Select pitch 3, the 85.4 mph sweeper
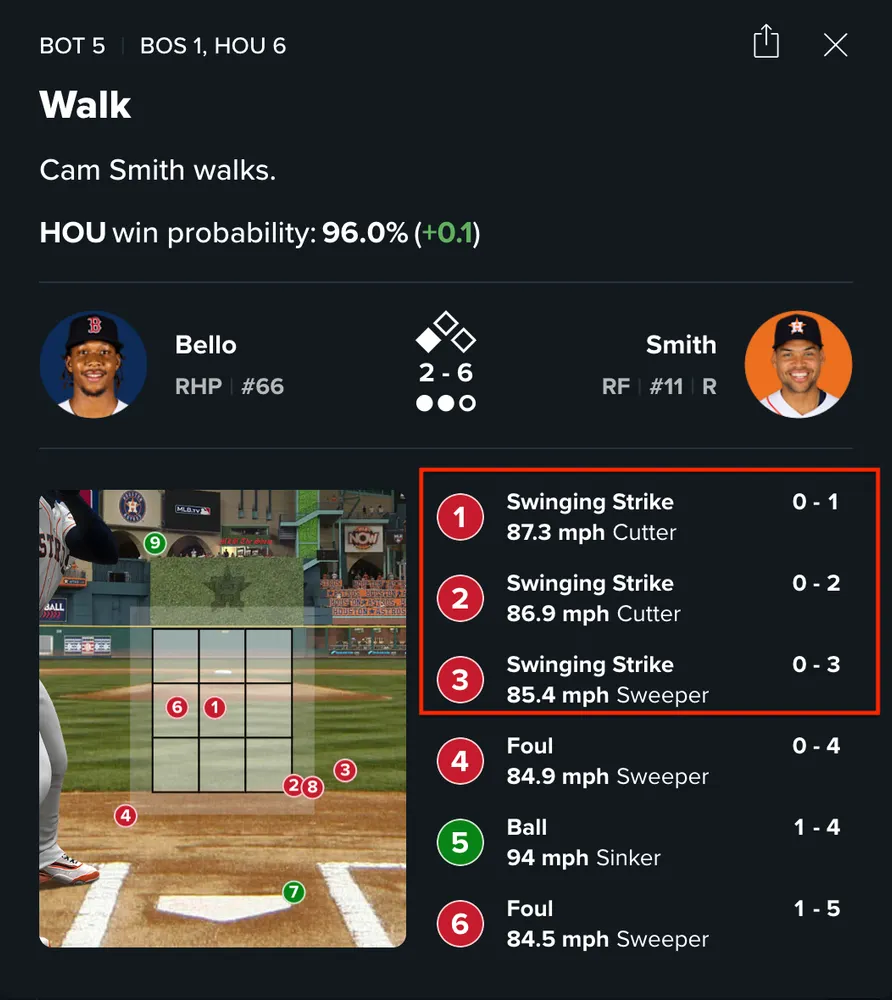 point(638,680)
